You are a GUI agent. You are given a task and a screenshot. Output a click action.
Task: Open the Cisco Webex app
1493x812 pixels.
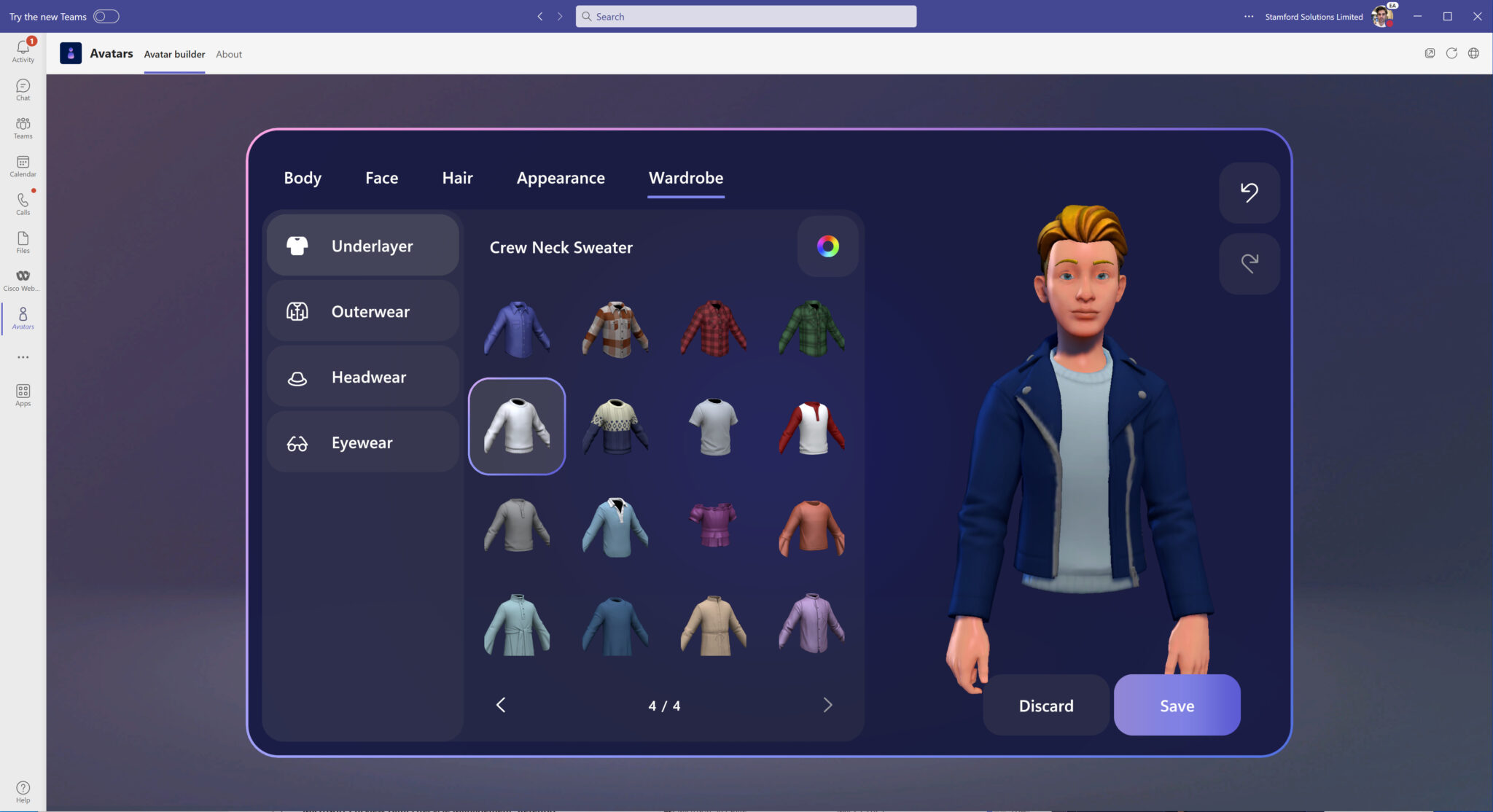(23, 279)
